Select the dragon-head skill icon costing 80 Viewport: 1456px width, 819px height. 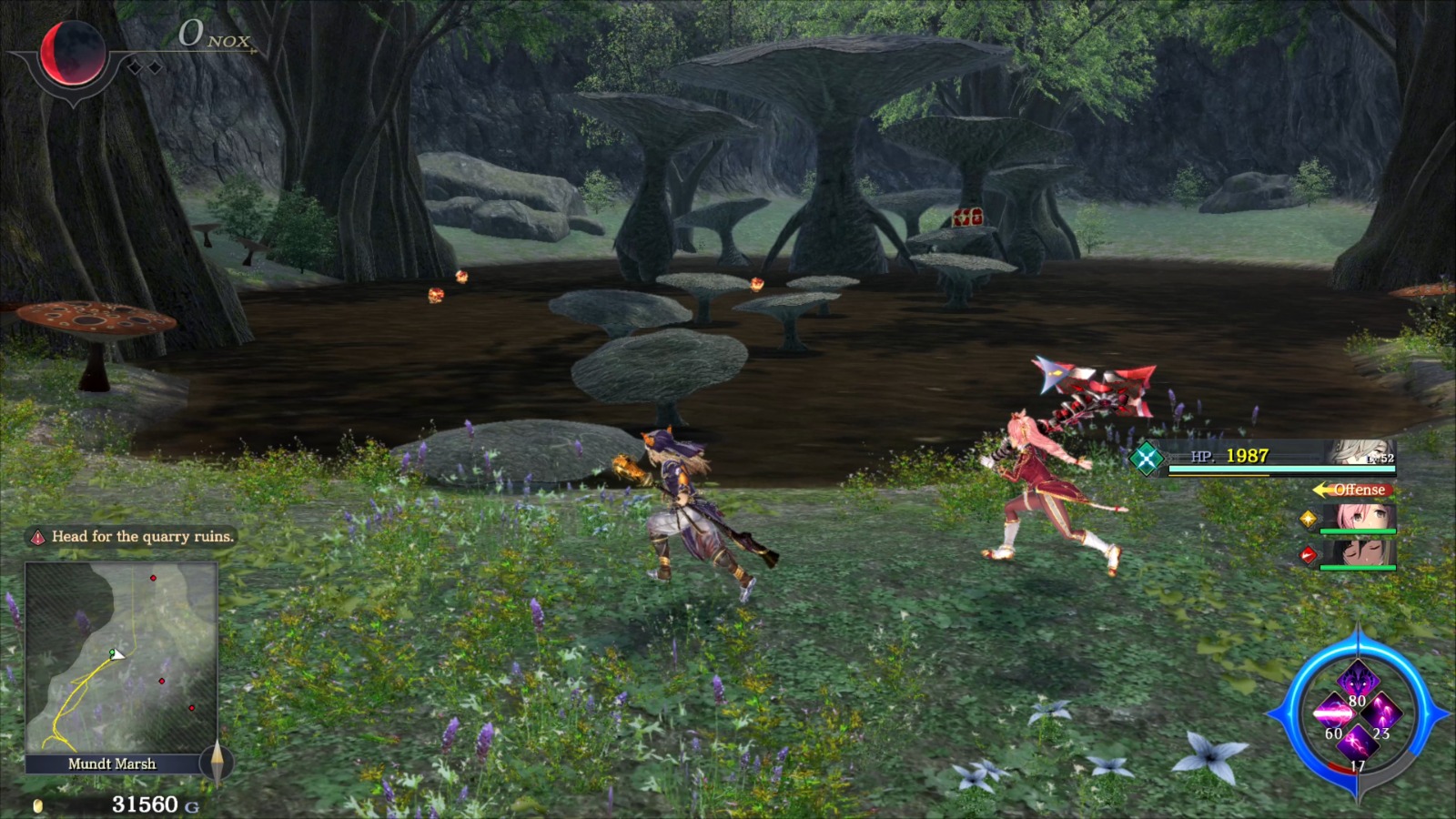(x=1358, y=678)
